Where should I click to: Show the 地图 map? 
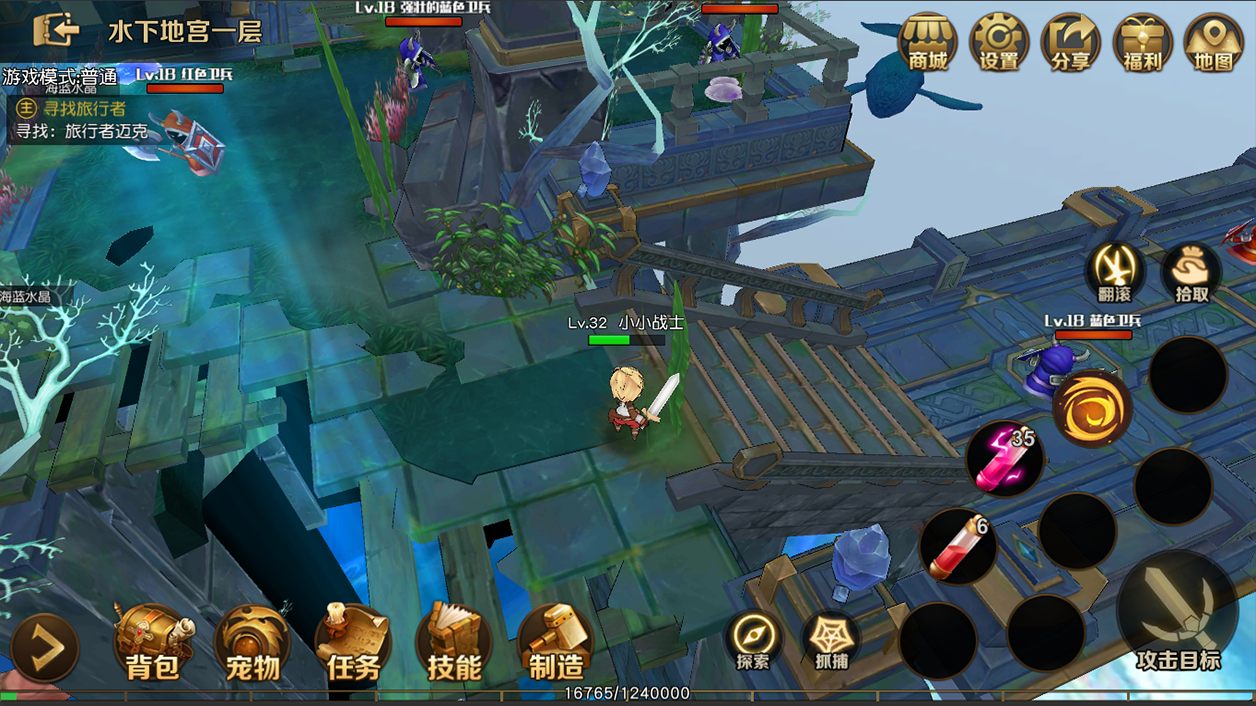(x=1213, y=43)
